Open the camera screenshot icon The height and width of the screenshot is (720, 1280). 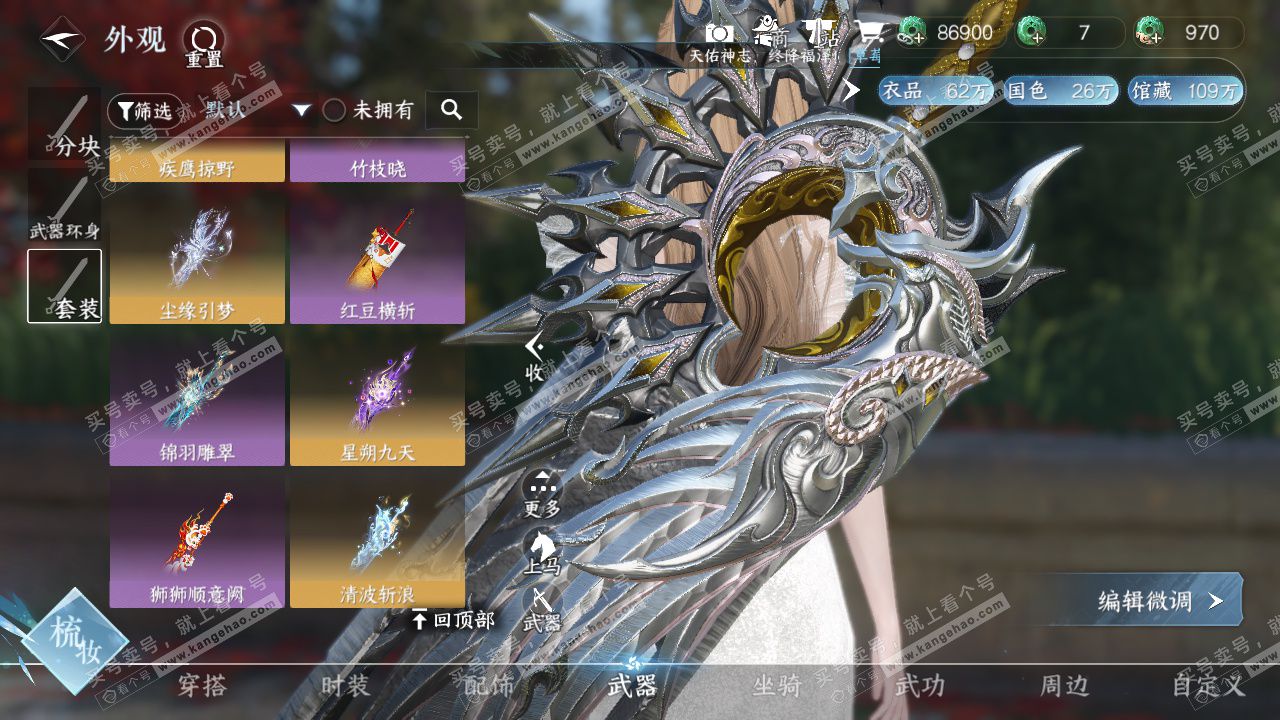click(x=720, y=33)
